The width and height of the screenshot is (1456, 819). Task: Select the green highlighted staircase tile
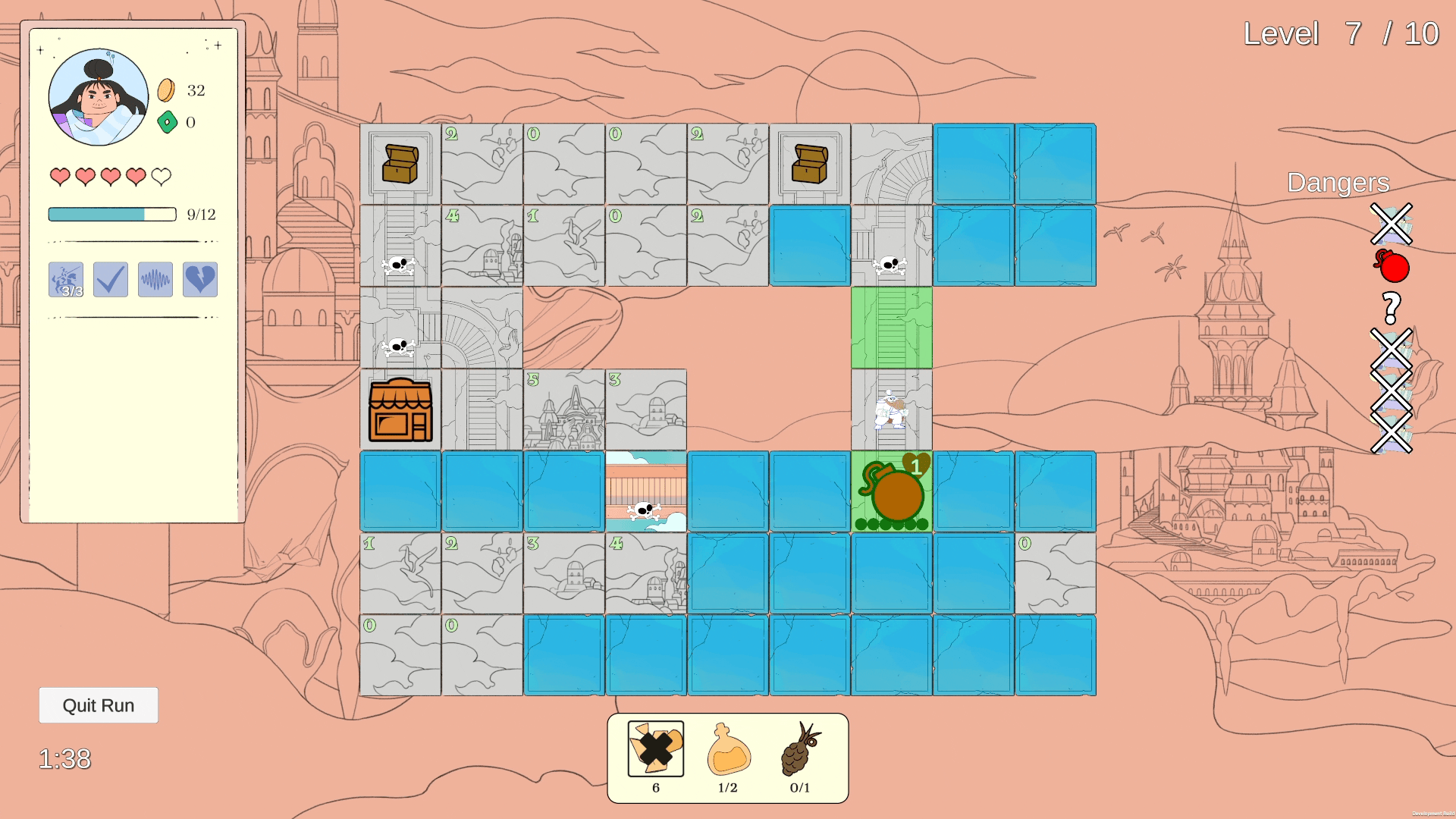[891, 326]
